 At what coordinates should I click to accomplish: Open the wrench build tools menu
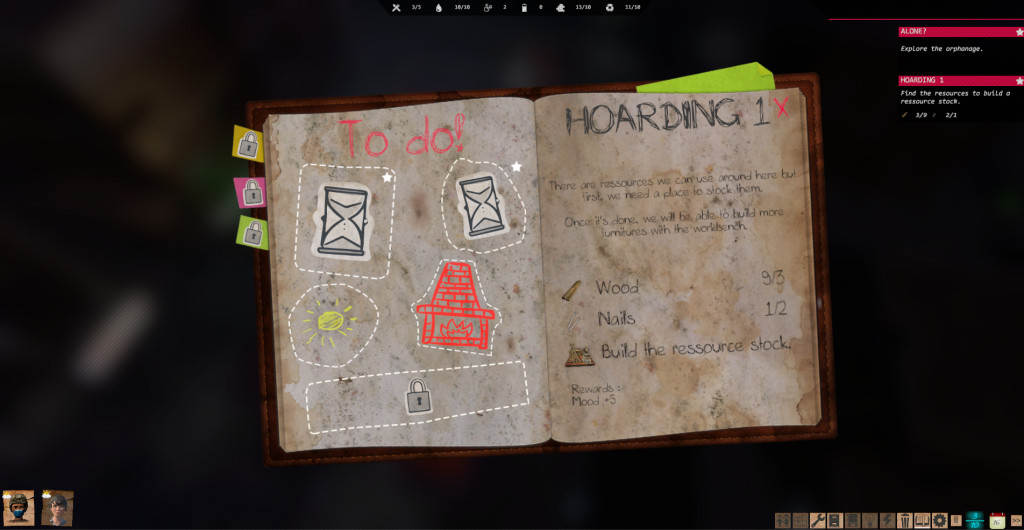coord(817,520)
